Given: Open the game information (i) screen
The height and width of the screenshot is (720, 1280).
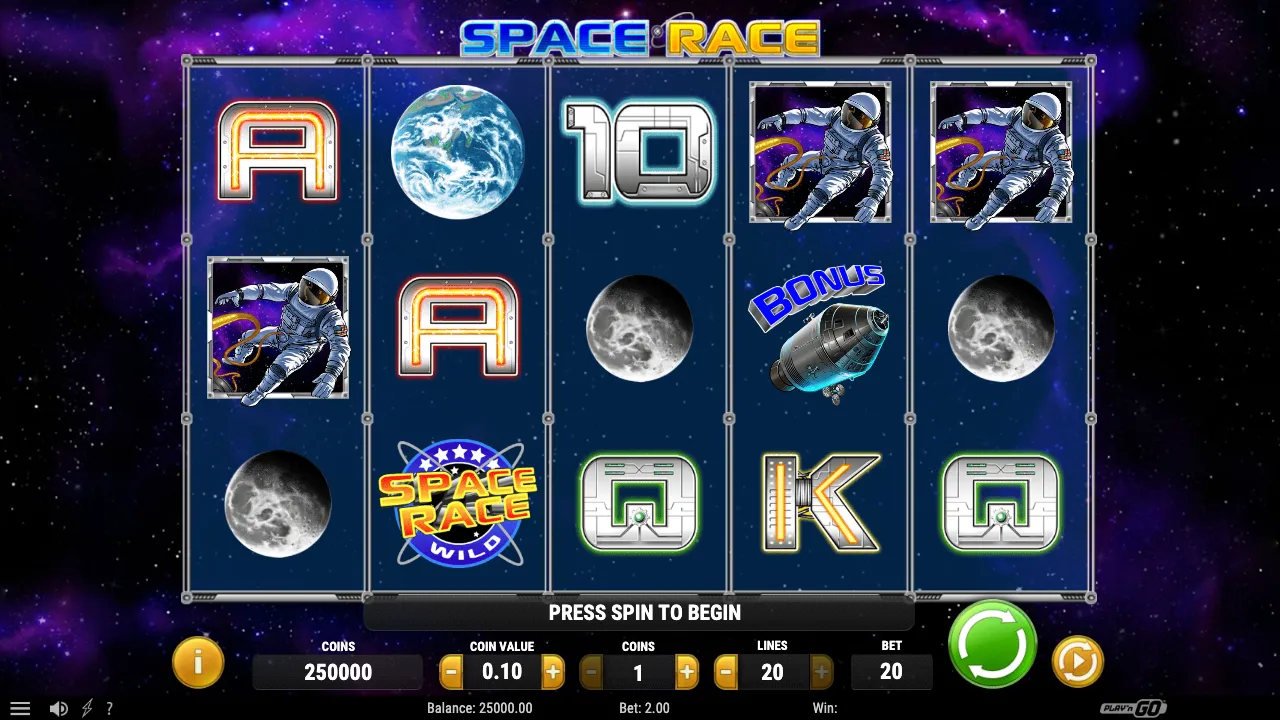Looking at the screenshot, I should pyautogui.click(x=197, y=662).
